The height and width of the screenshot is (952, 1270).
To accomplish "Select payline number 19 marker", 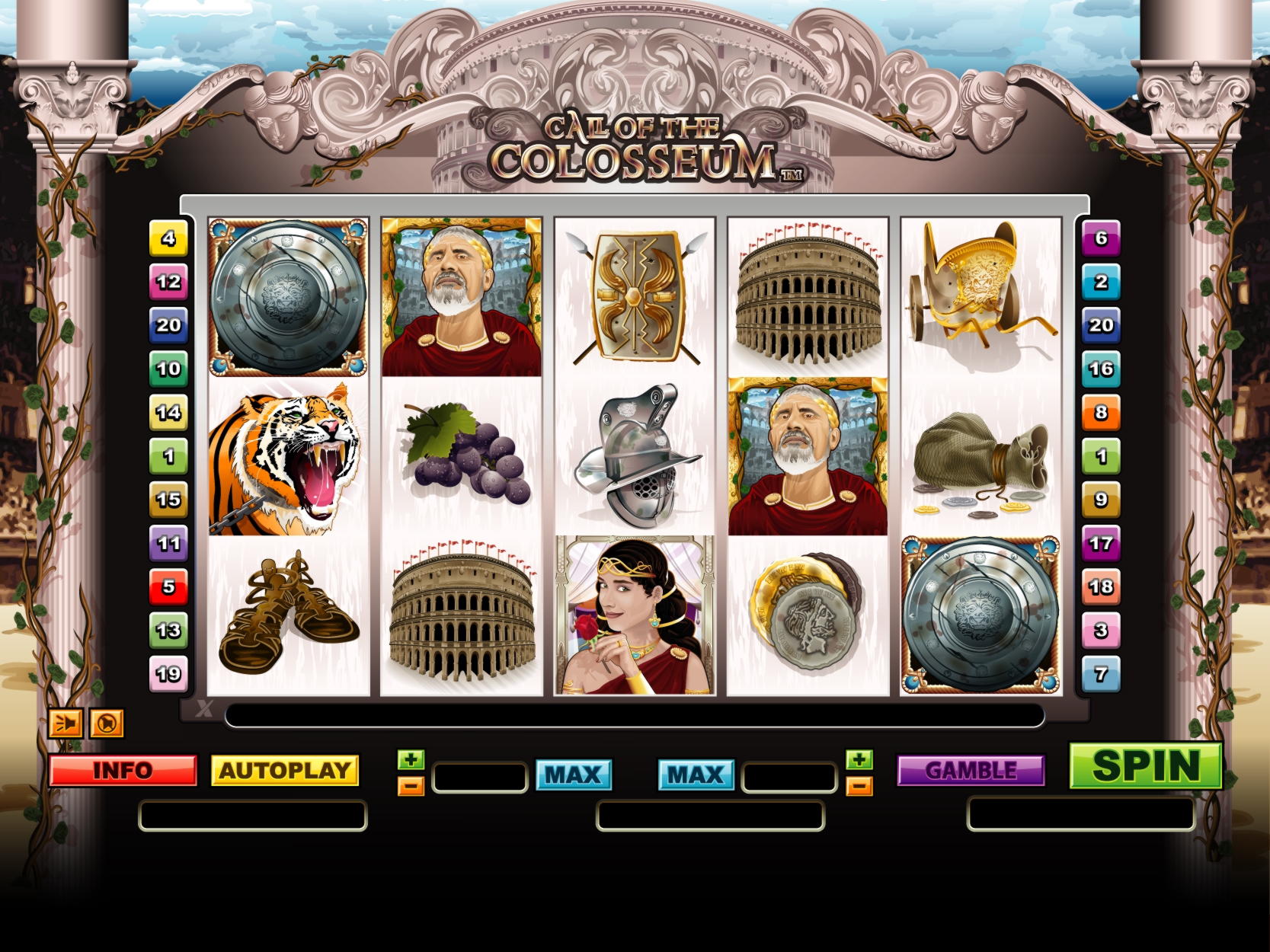I will click(168, 673).
